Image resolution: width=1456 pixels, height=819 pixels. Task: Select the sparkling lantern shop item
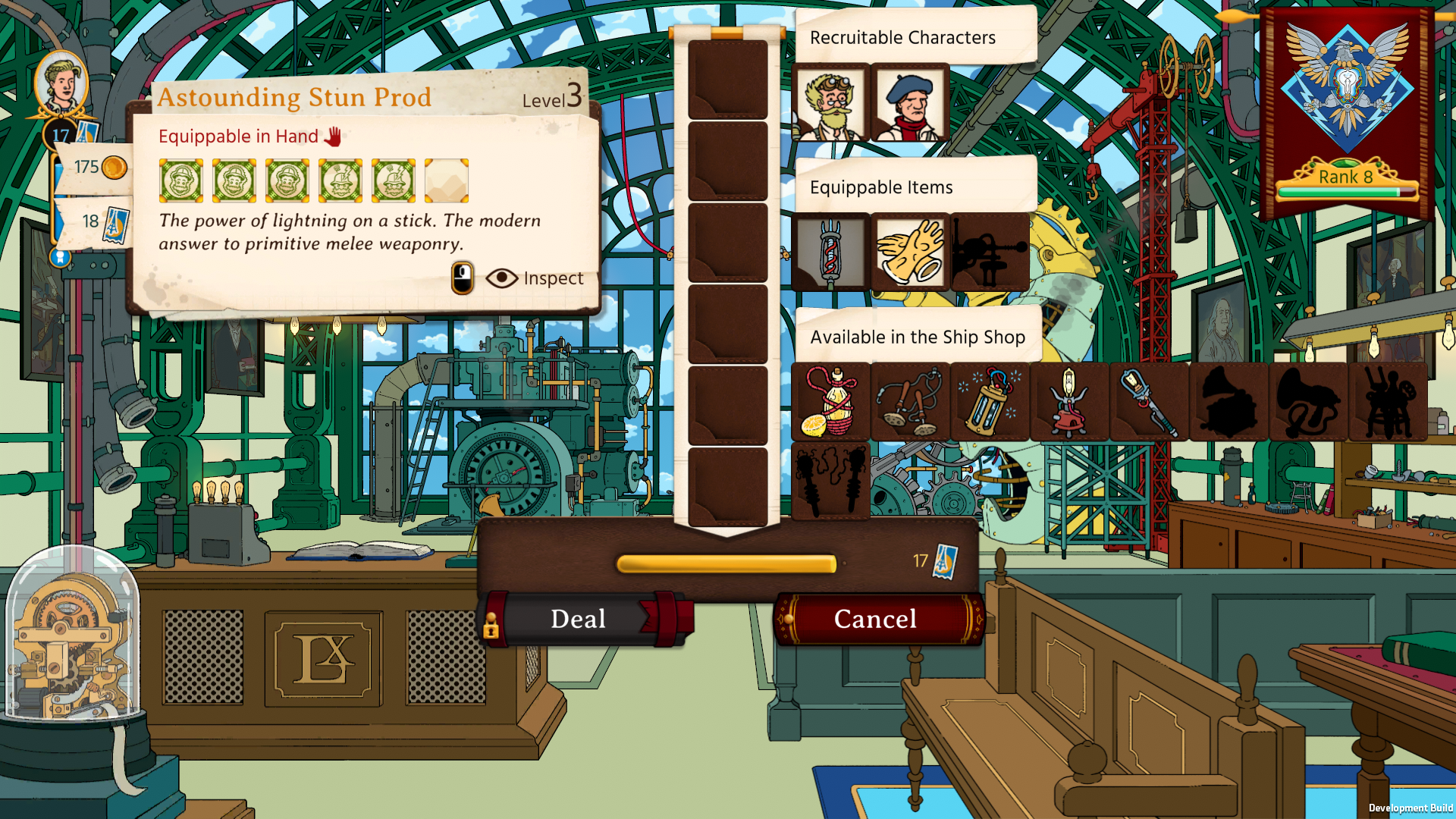tap(990, 402)
